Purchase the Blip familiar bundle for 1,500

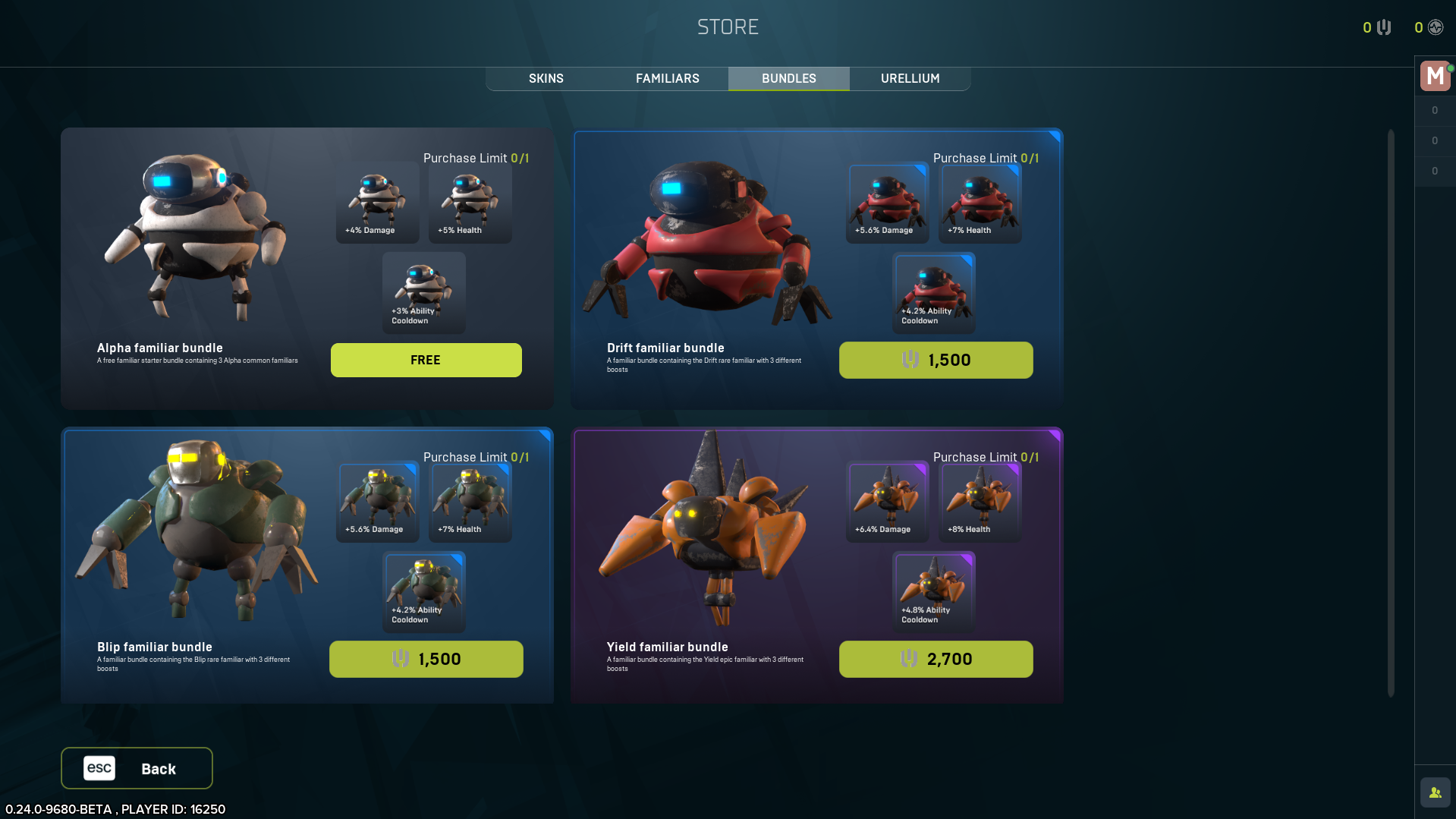point(426,659)
